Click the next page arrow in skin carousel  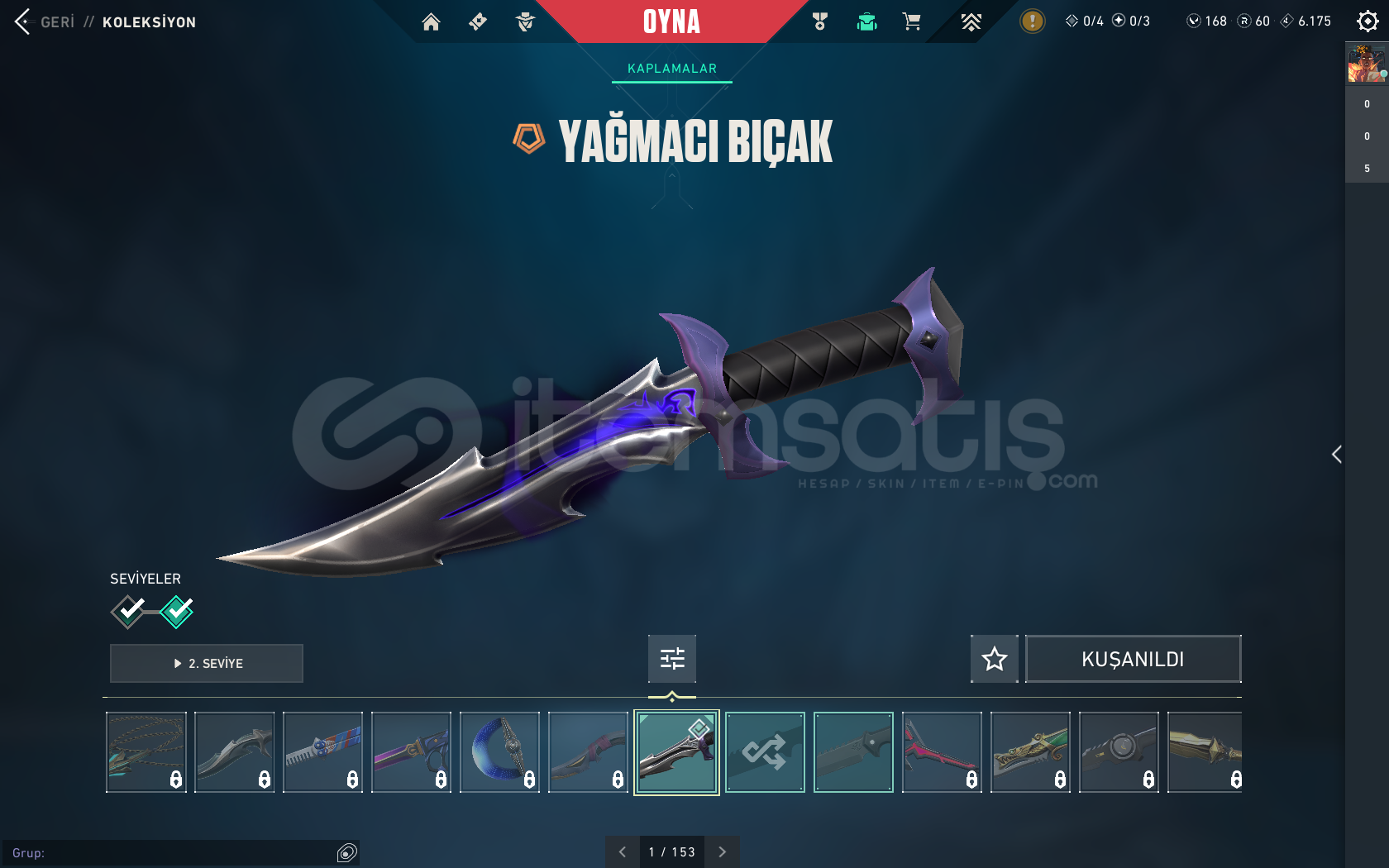[x=722, y=851]
